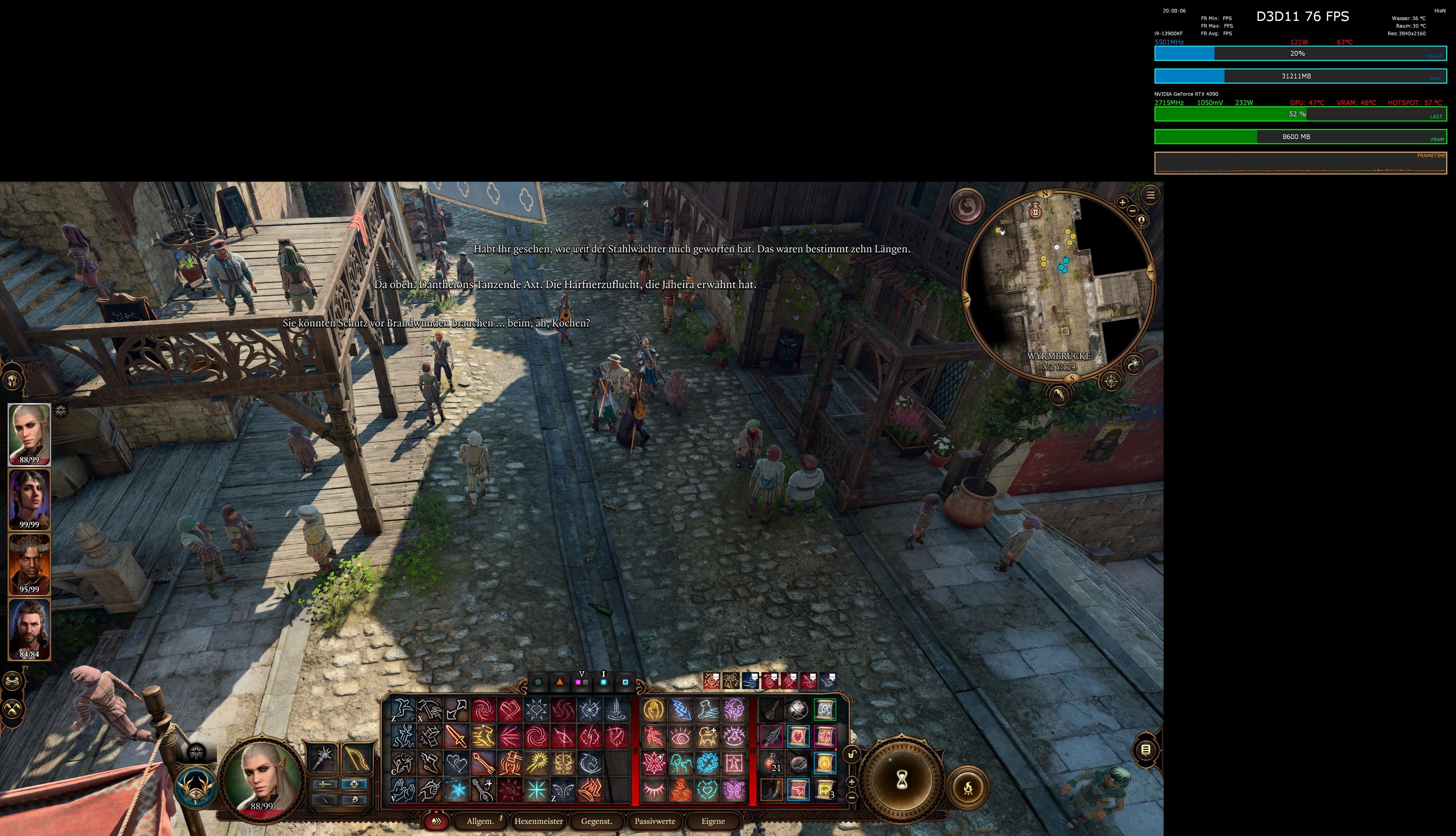The height and width of the screenshot is (836, 1456).
Task: Click the quill journal icon below the minimap
Action: 1059,395
